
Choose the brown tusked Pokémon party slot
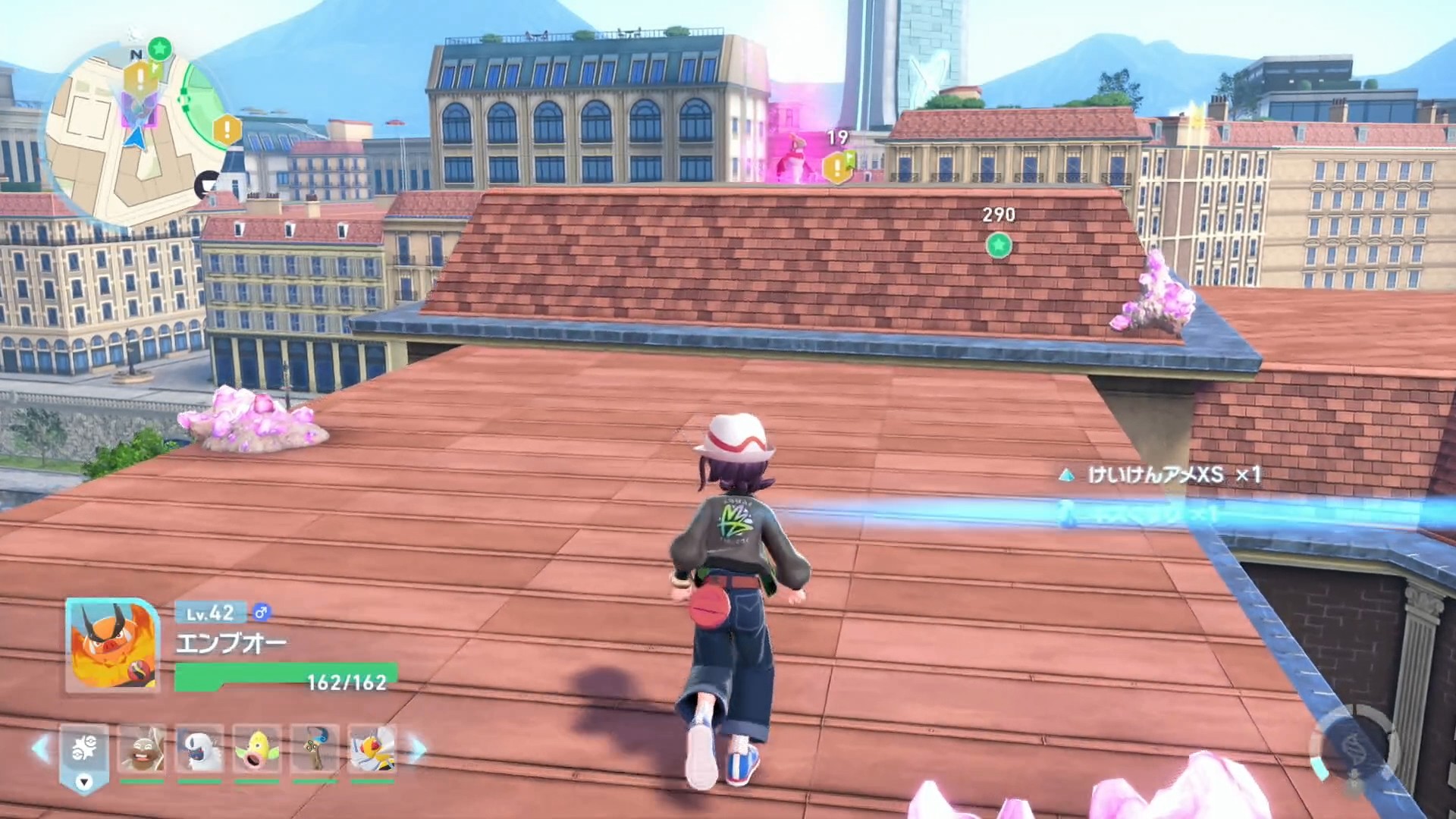coord(142,749)
